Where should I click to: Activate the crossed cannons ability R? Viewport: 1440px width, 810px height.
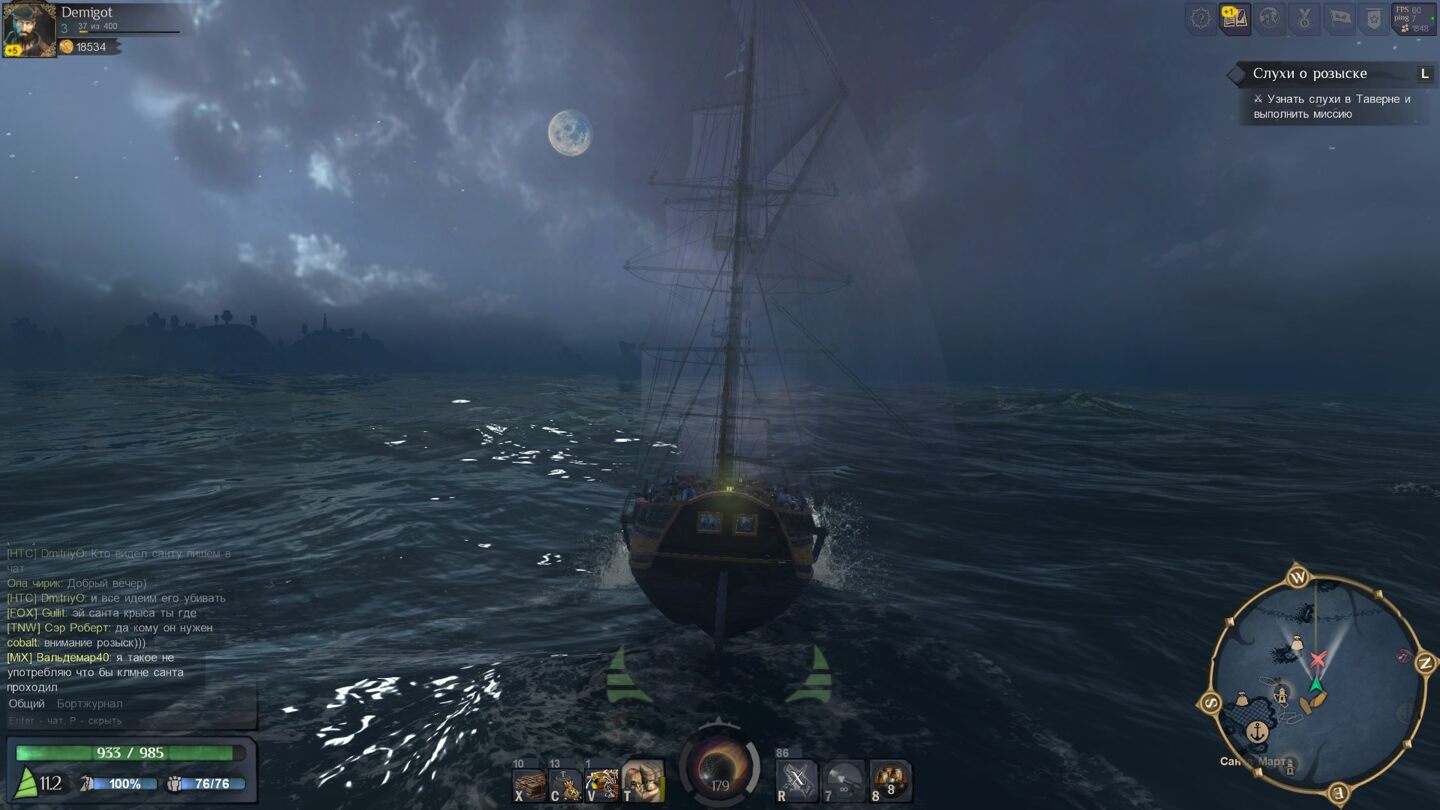point(797,781)
